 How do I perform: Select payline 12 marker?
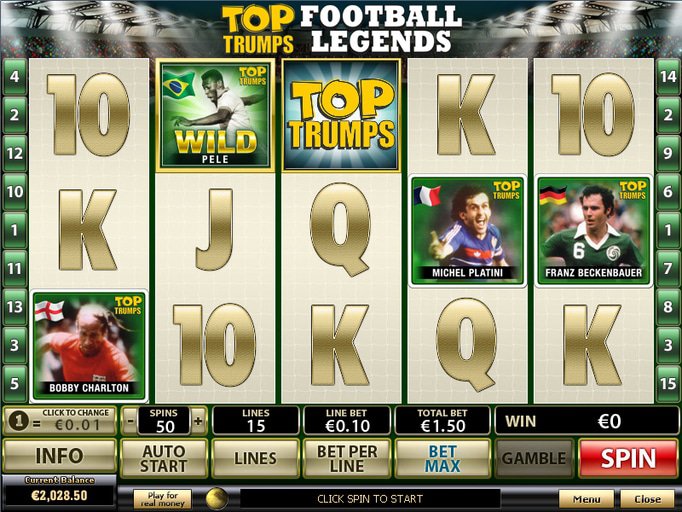14,153
